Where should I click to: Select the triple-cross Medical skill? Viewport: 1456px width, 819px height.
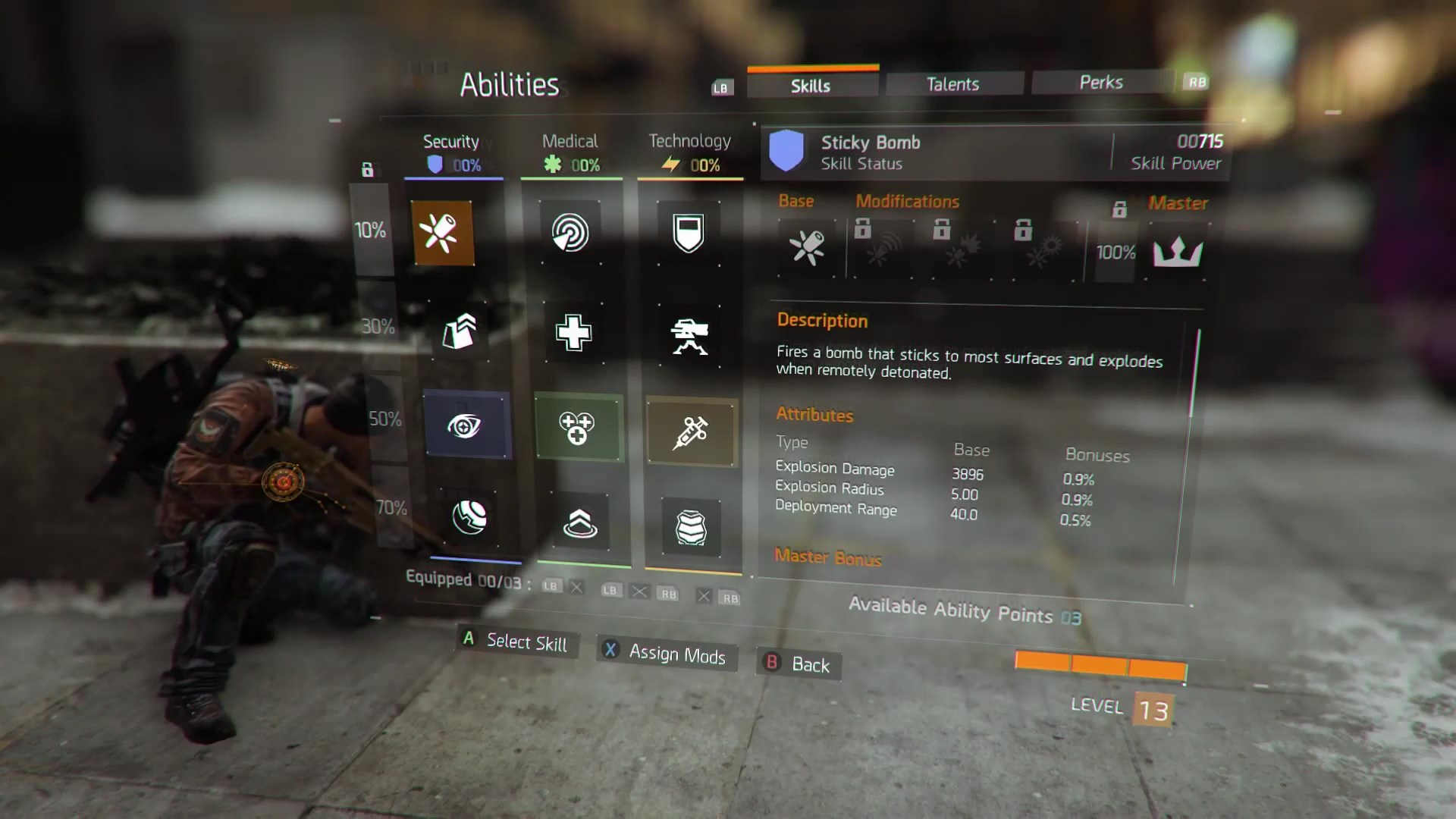coord(578,428)
